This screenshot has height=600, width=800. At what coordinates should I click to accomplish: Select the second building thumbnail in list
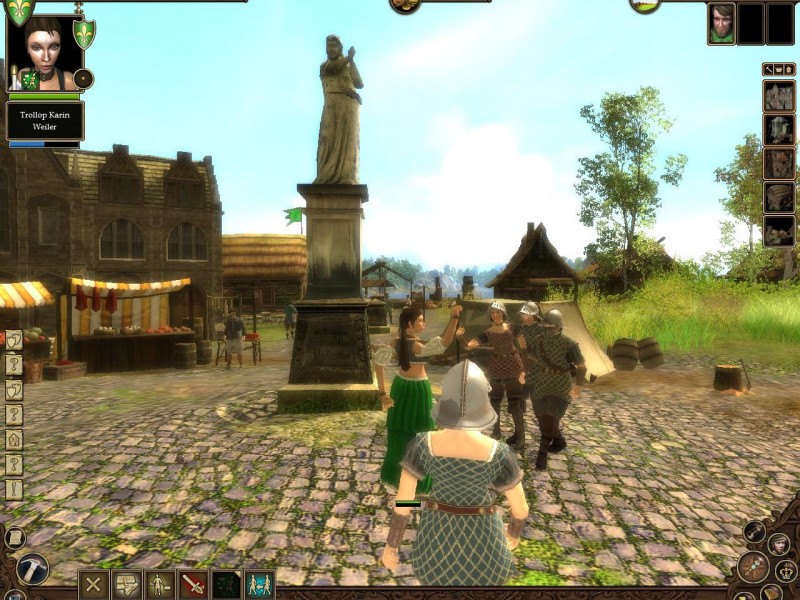point(779,130)
